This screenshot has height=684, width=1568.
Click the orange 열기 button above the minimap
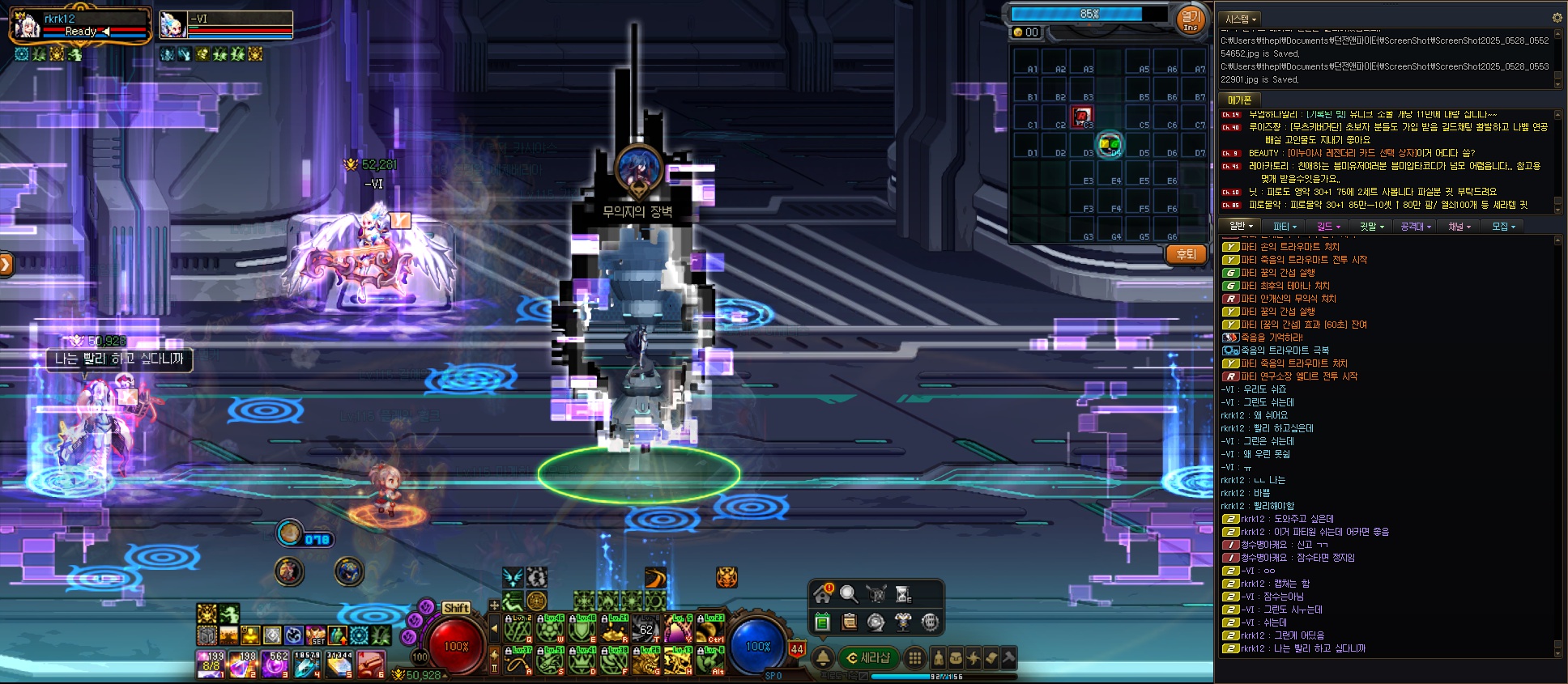(x=1190, y=19)
